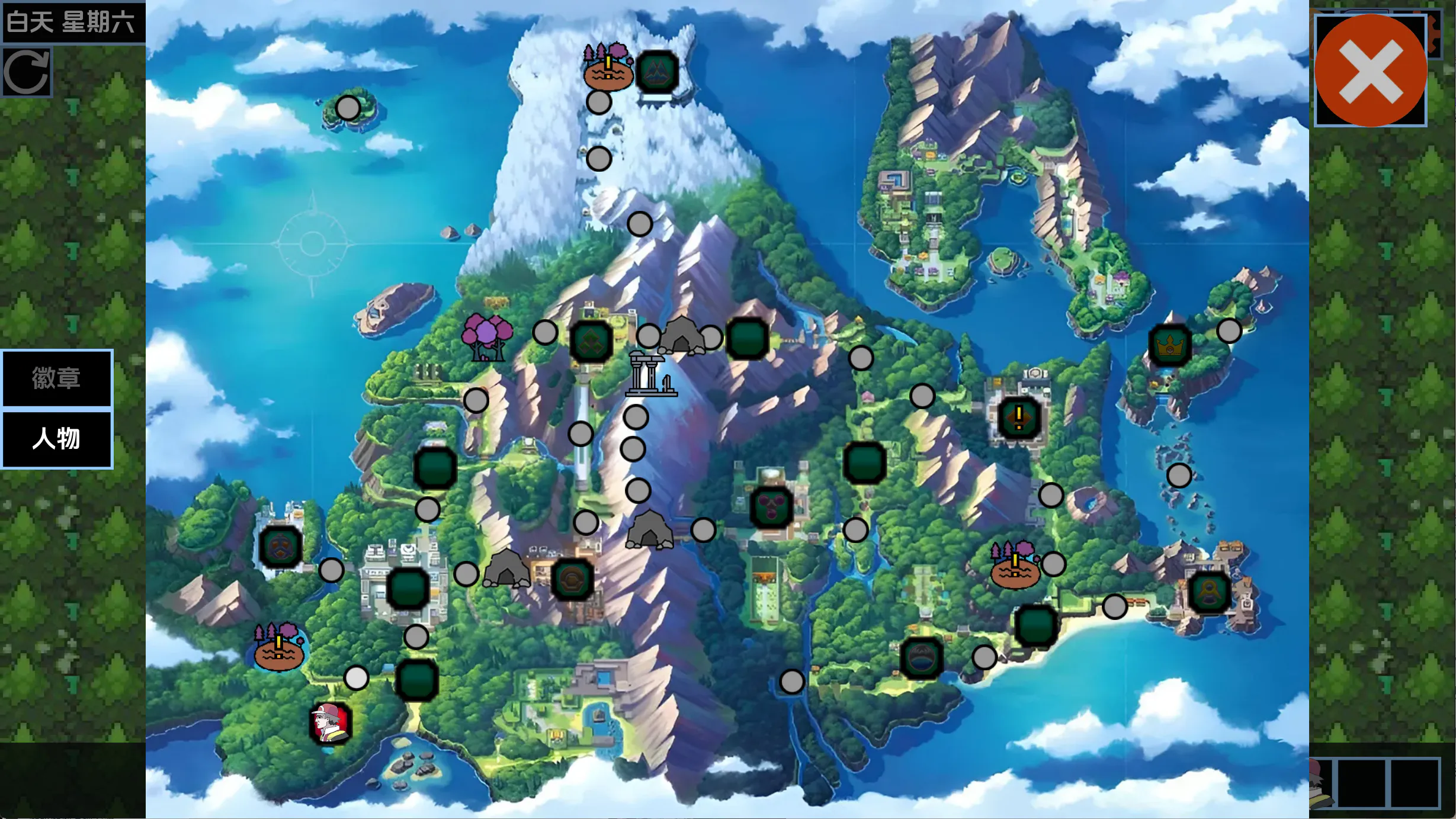Select the pond quest marker on the snowy peak
Screen dimensions: 1456x819
tap(608, 68)
